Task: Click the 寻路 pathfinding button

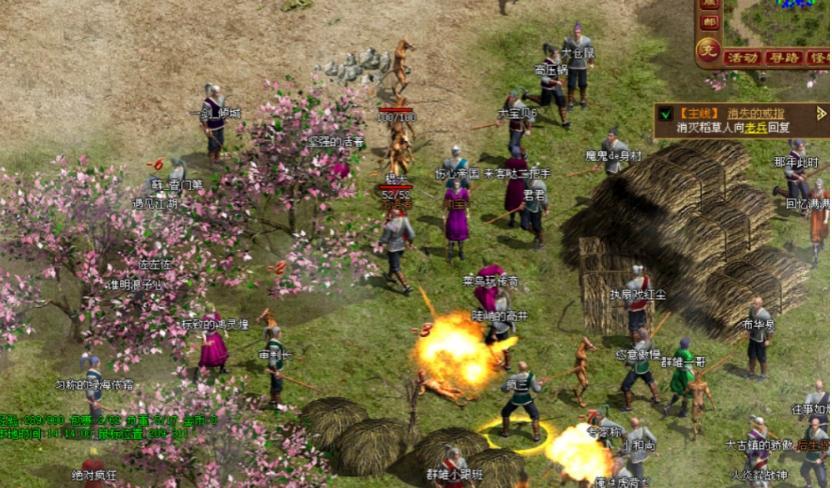Action: pos(782,58)
